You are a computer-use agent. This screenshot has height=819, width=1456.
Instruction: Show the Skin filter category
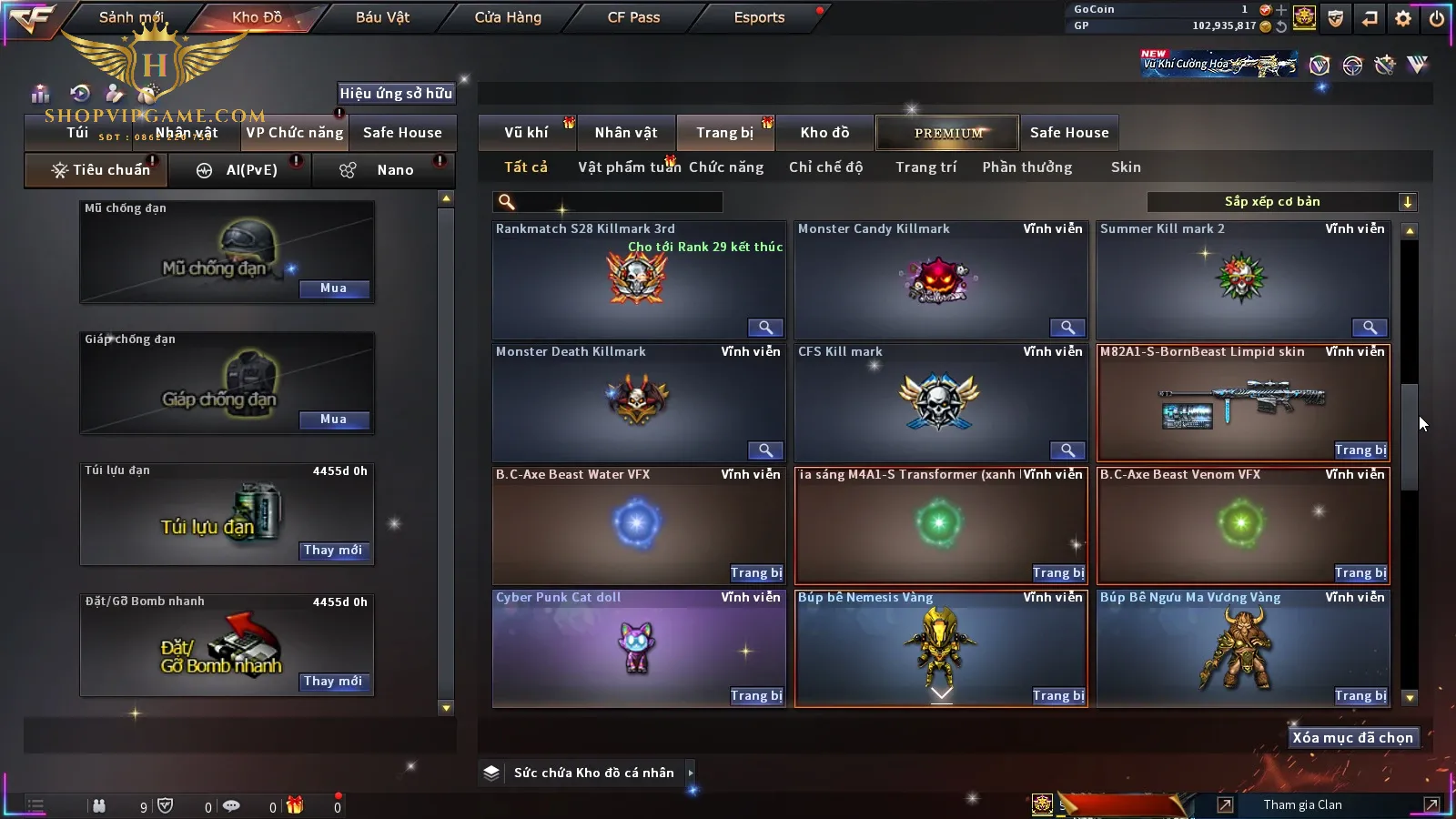pos(1126,167)
